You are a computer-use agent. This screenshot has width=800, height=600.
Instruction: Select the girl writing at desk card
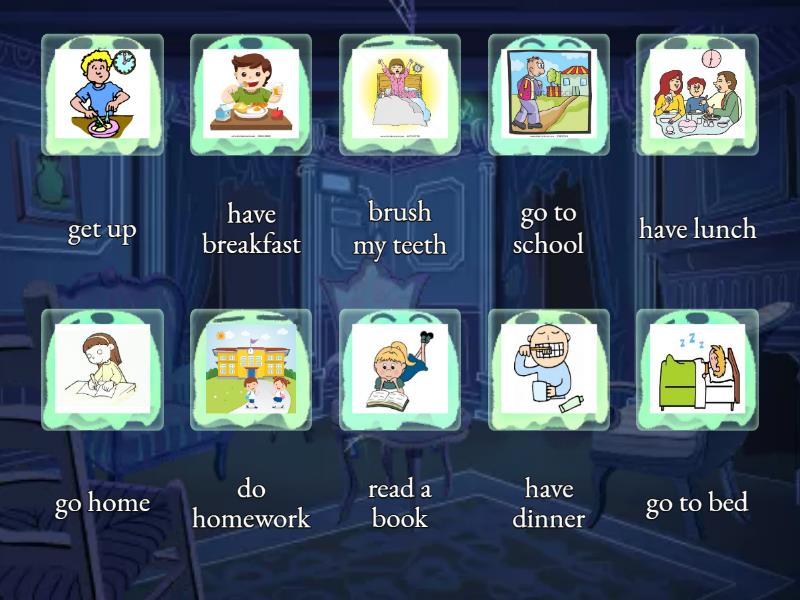pos(102,369)
